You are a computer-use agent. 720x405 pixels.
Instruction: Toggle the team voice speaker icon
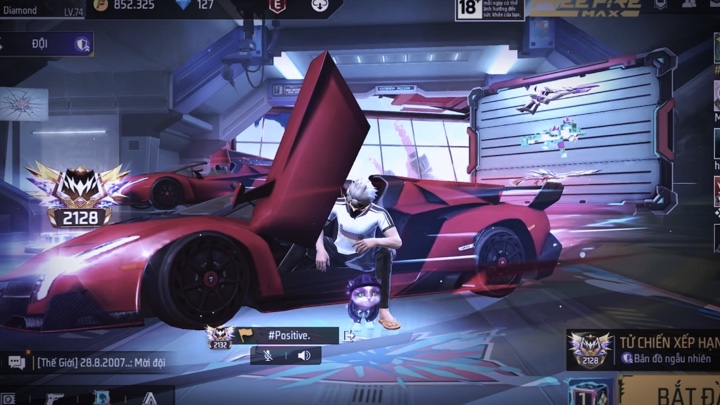pos(304,355)
